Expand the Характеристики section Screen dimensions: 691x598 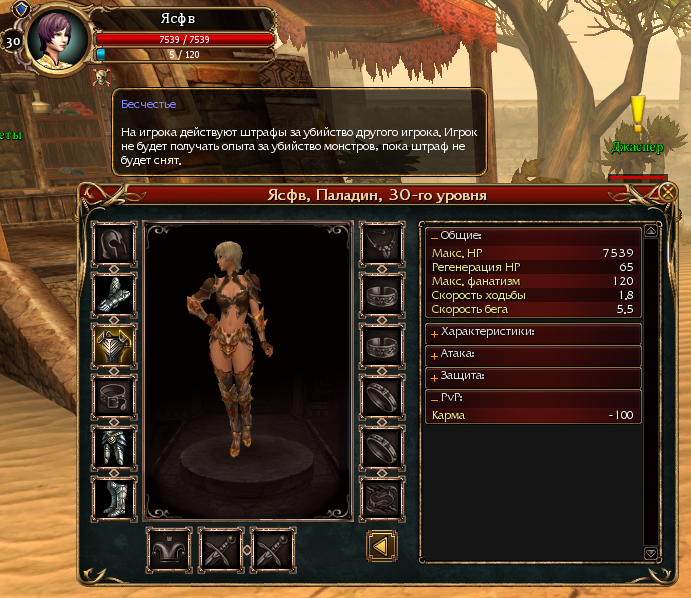(x=434, y=332)
